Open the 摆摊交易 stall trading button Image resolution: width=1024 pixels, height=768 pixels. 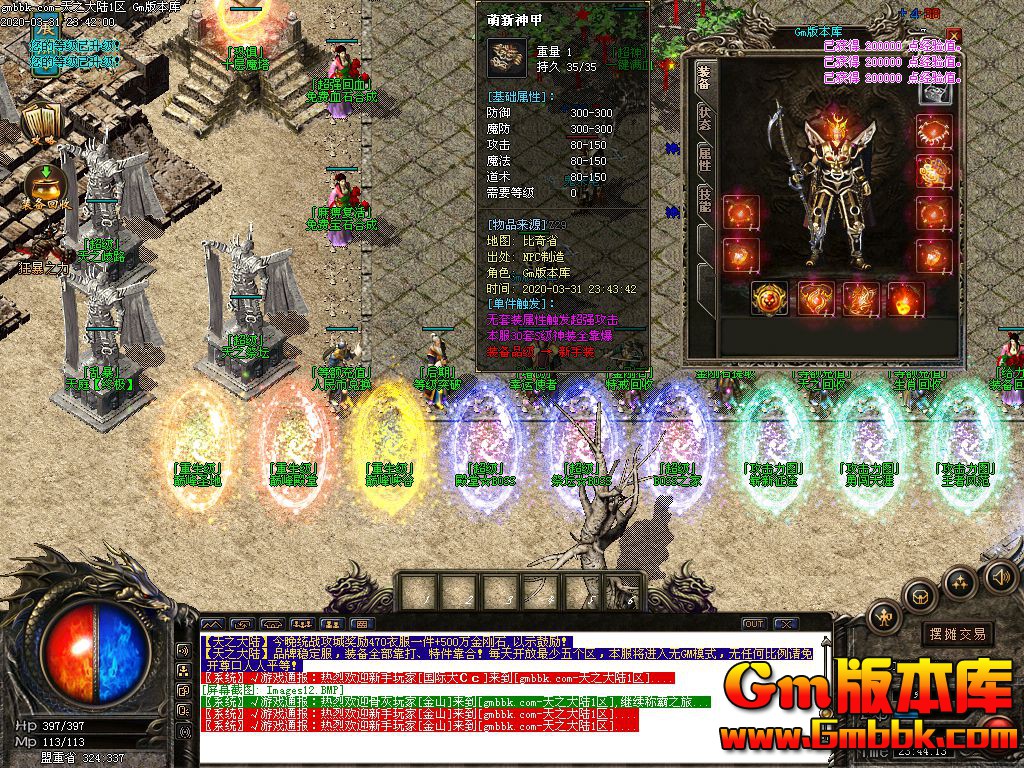[x=957, y=633]
